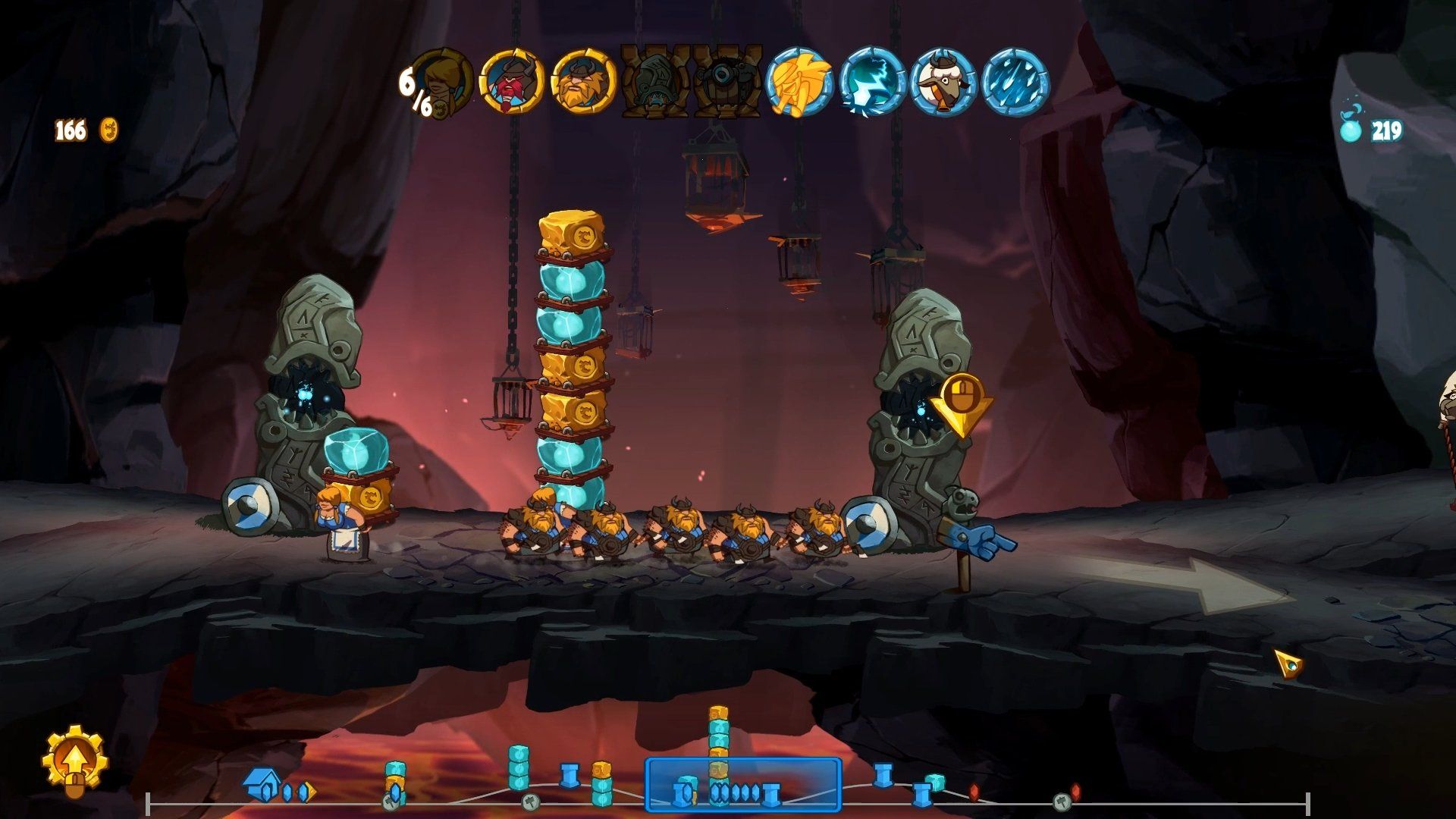Recruit the orange-bearded Viking unit
The height and width of the screenshot is (819, 1456).
click(583, 81)
